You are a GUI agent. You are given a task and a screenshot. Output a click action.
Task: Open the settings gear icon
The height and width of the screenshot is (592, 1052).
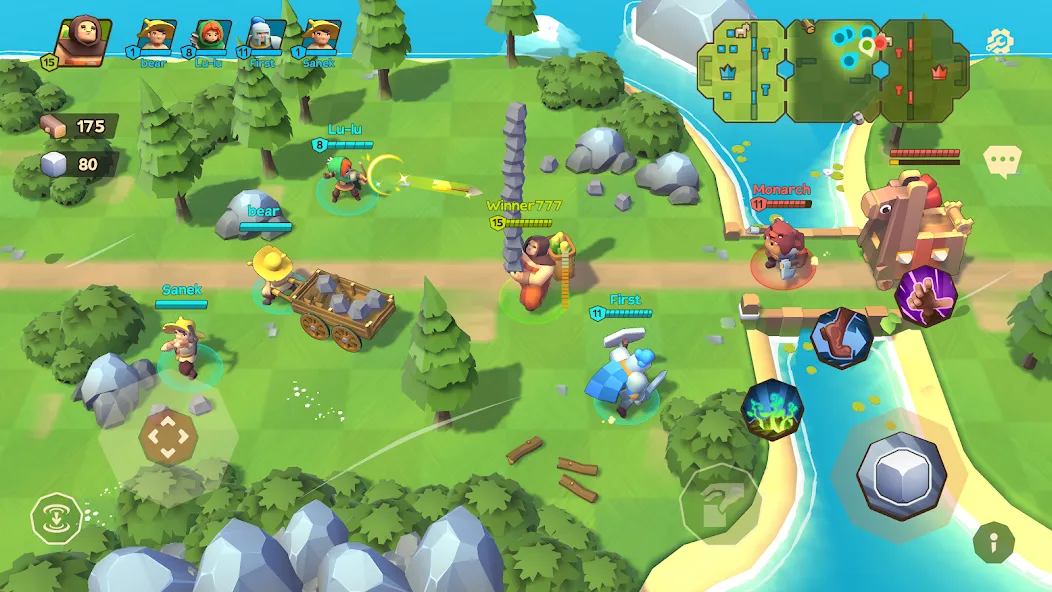999,41
